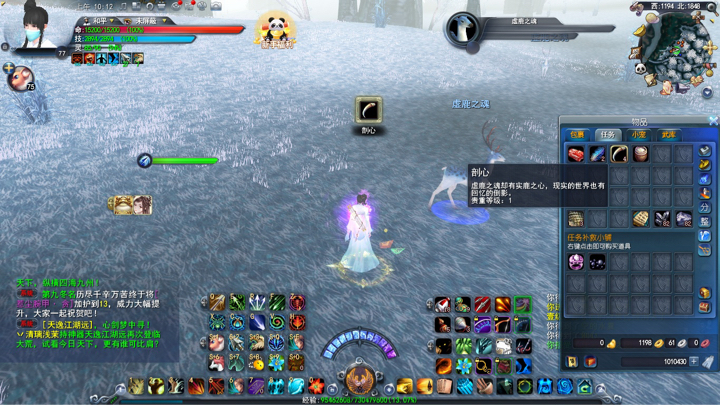Select the wooden drum item slot
Viewport: 720px width, 405px height.
pos(640,153)
